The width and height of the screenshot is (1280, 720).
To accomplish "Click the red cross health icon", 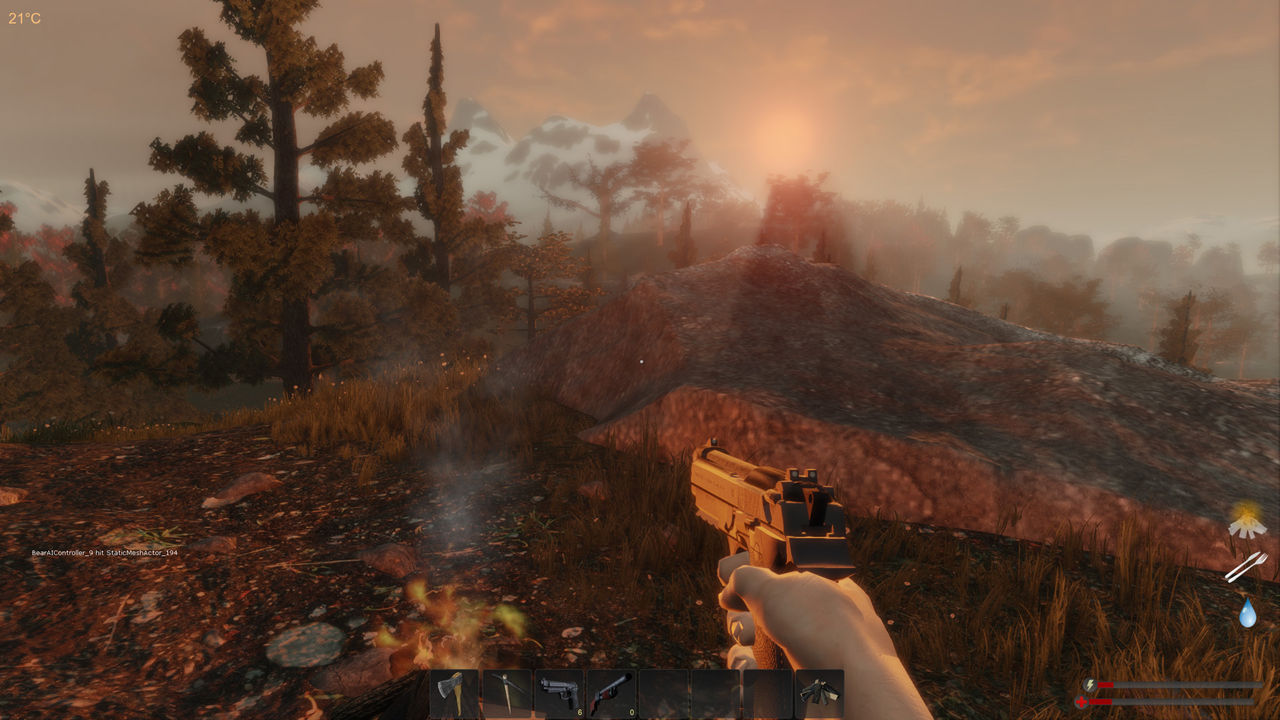I will pyautogui.click(x=1083, y=701).
